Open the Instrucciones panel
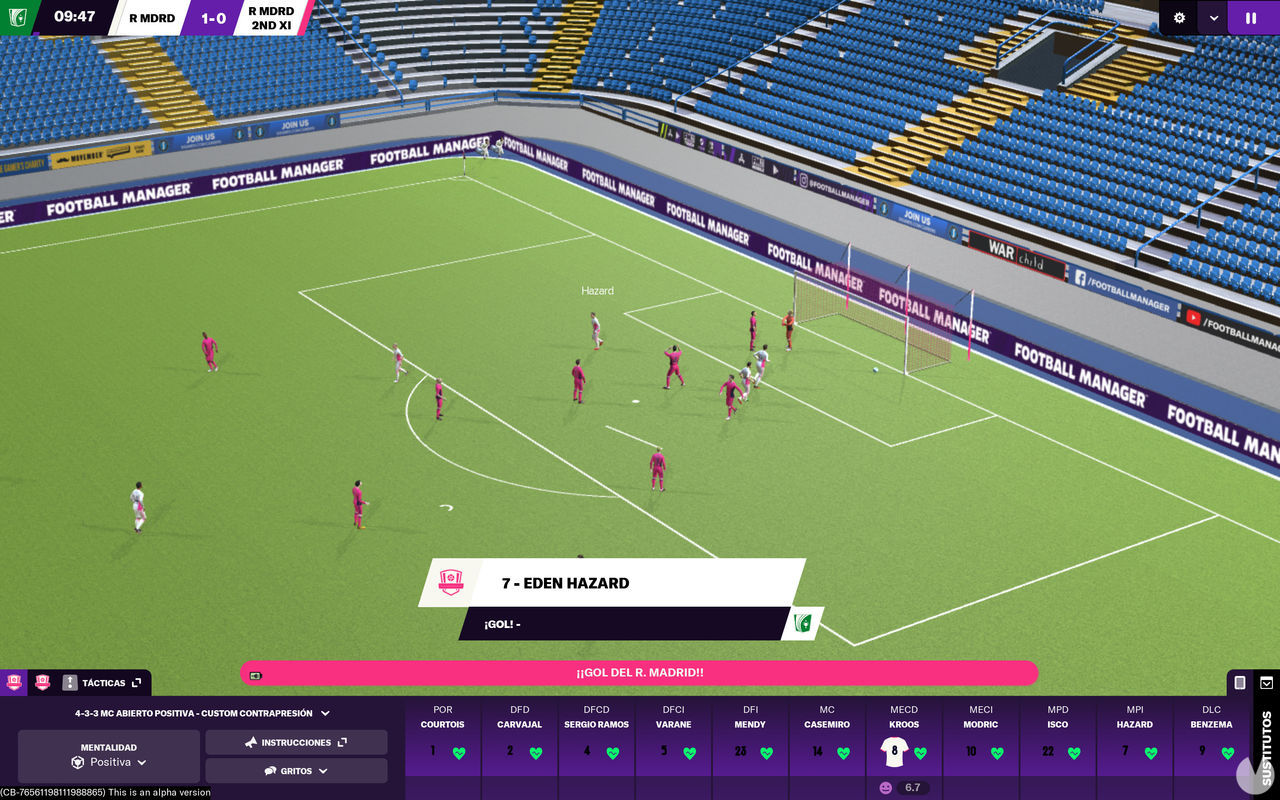 [295, 742]
